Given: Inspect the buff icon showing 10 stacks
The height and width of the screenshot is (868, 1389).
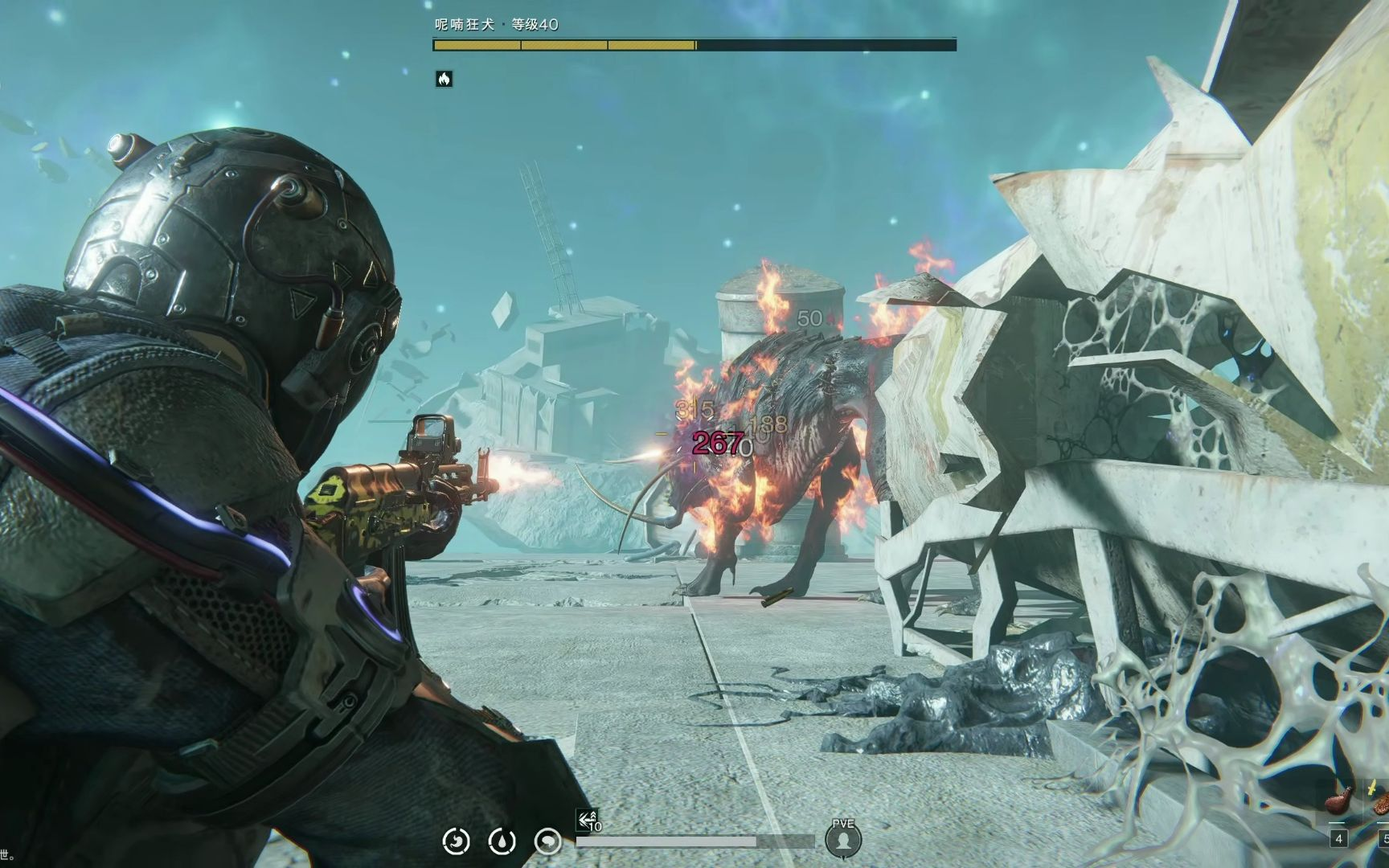Looking at the screenshot, I should [589, 821].
